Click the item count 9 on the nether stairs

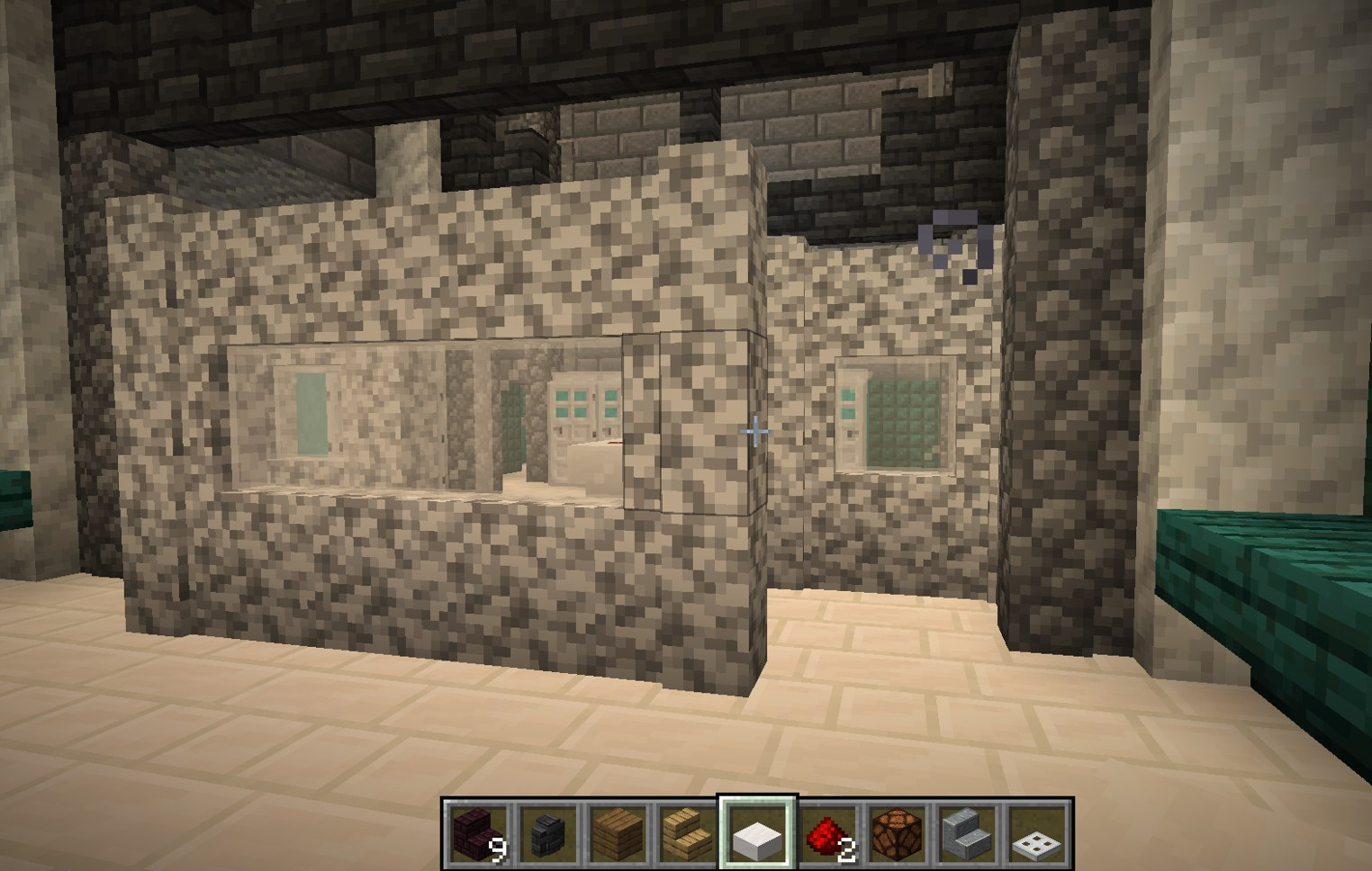click(501, 850)
